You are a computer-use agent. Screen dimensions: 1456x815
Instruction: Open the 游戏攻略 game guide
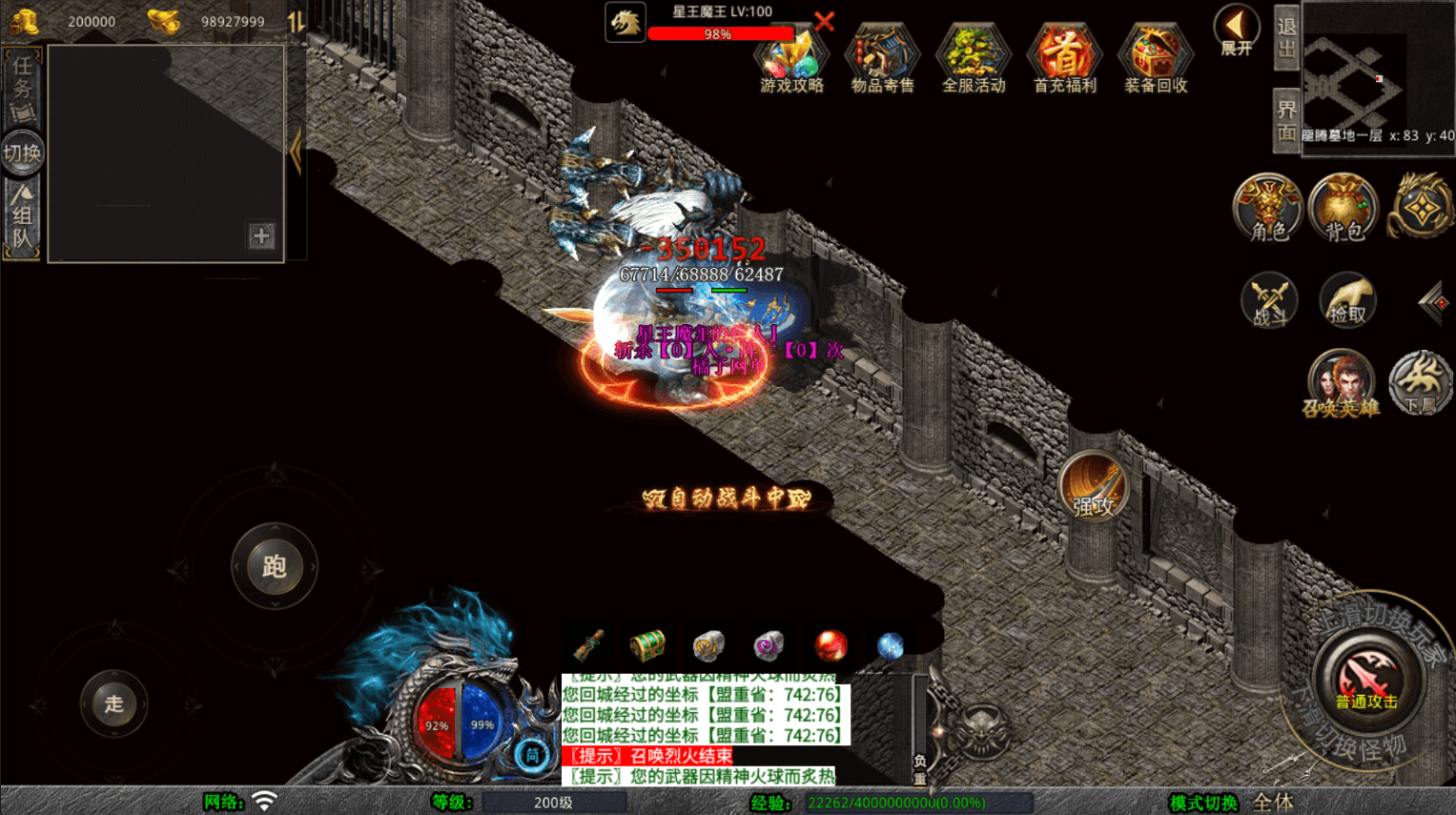pyautogui.click(x=791, y=59)
